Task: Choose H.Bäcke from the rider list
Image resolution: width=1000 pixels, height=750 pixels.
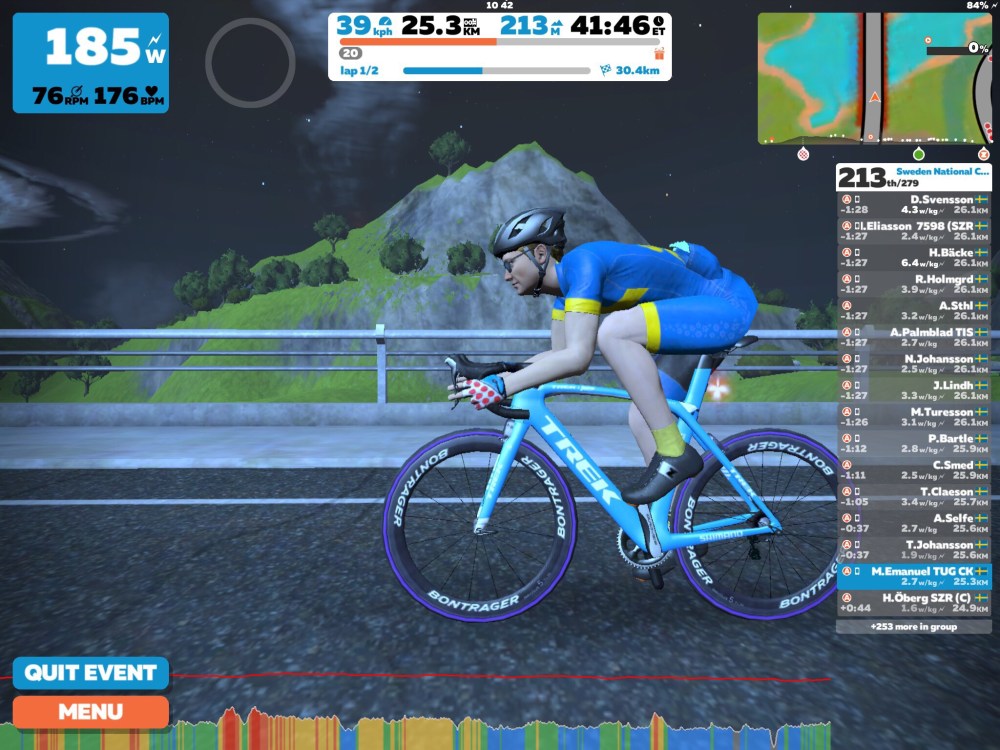Action: (913, 258)
